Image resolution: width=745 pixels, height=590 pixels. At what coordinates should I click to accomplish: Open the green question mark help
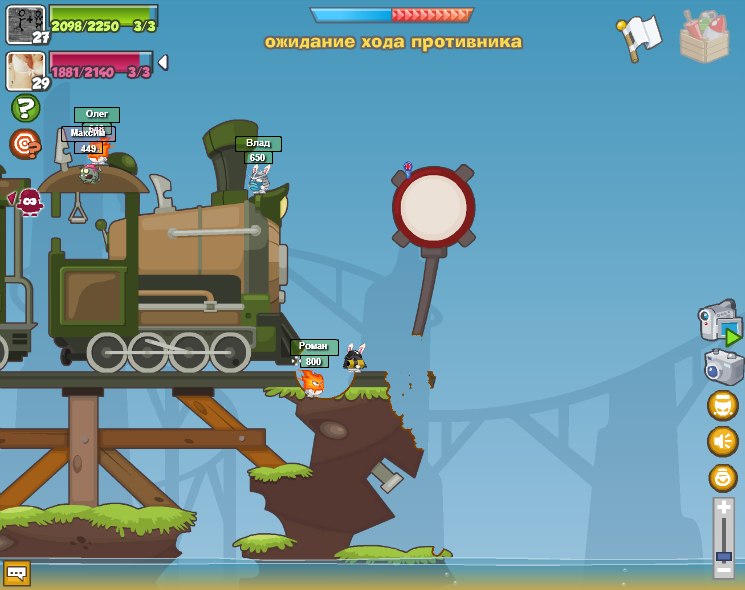(25, 108)
